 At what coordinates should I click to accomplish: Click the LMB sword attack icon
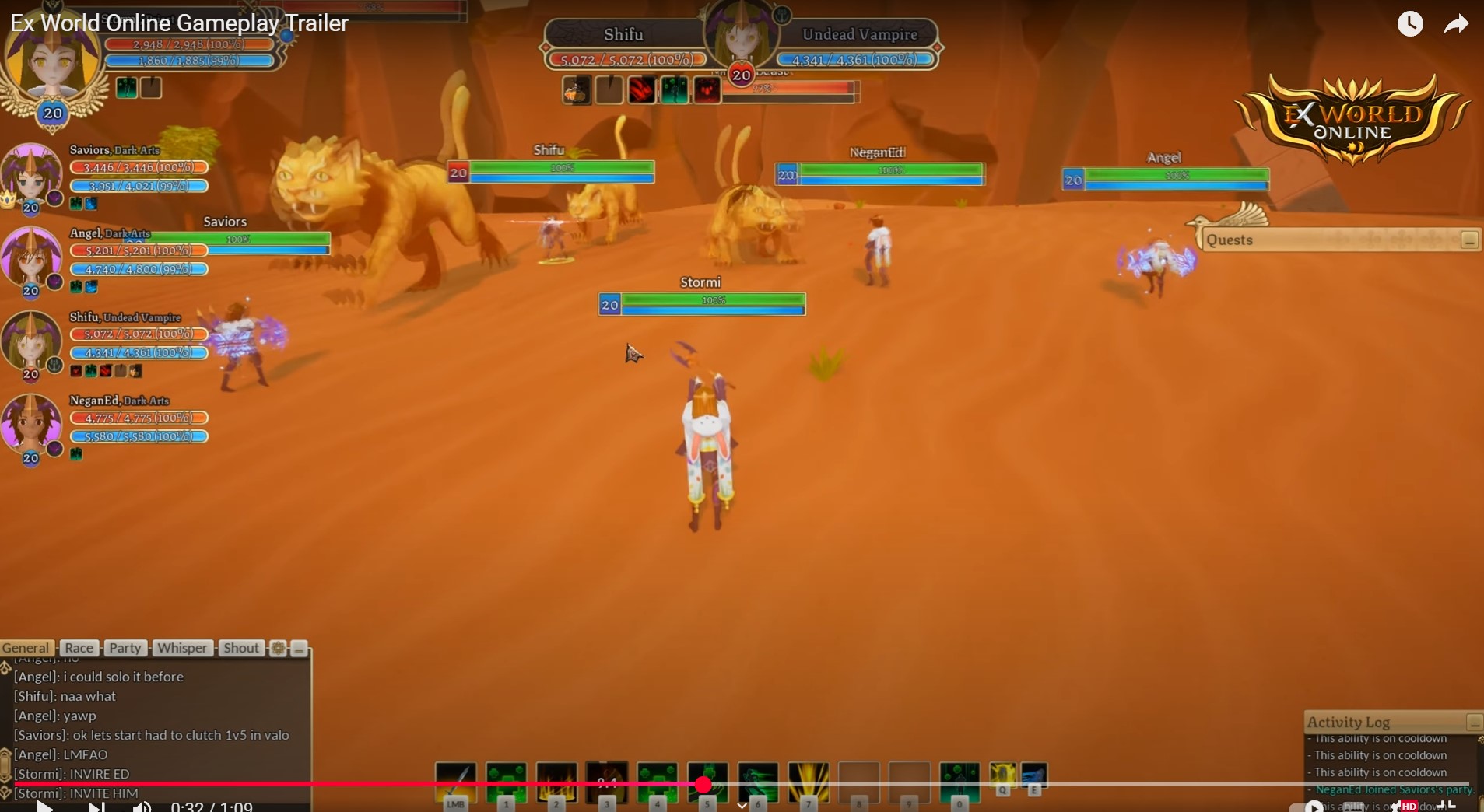(455, 781)
